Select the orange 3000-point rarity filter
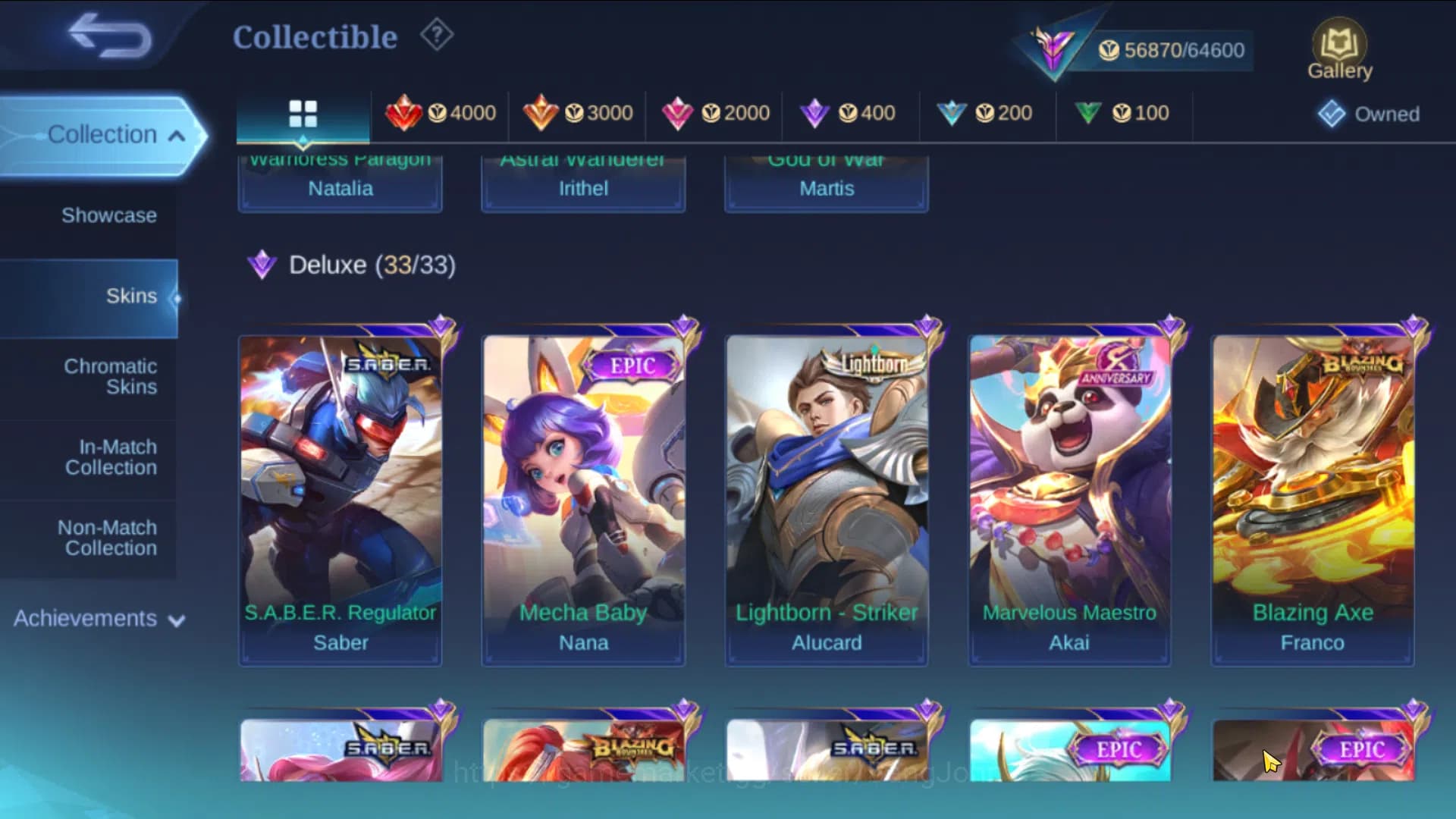Viewport: 1456px width, 819px height. pos(578,112)
